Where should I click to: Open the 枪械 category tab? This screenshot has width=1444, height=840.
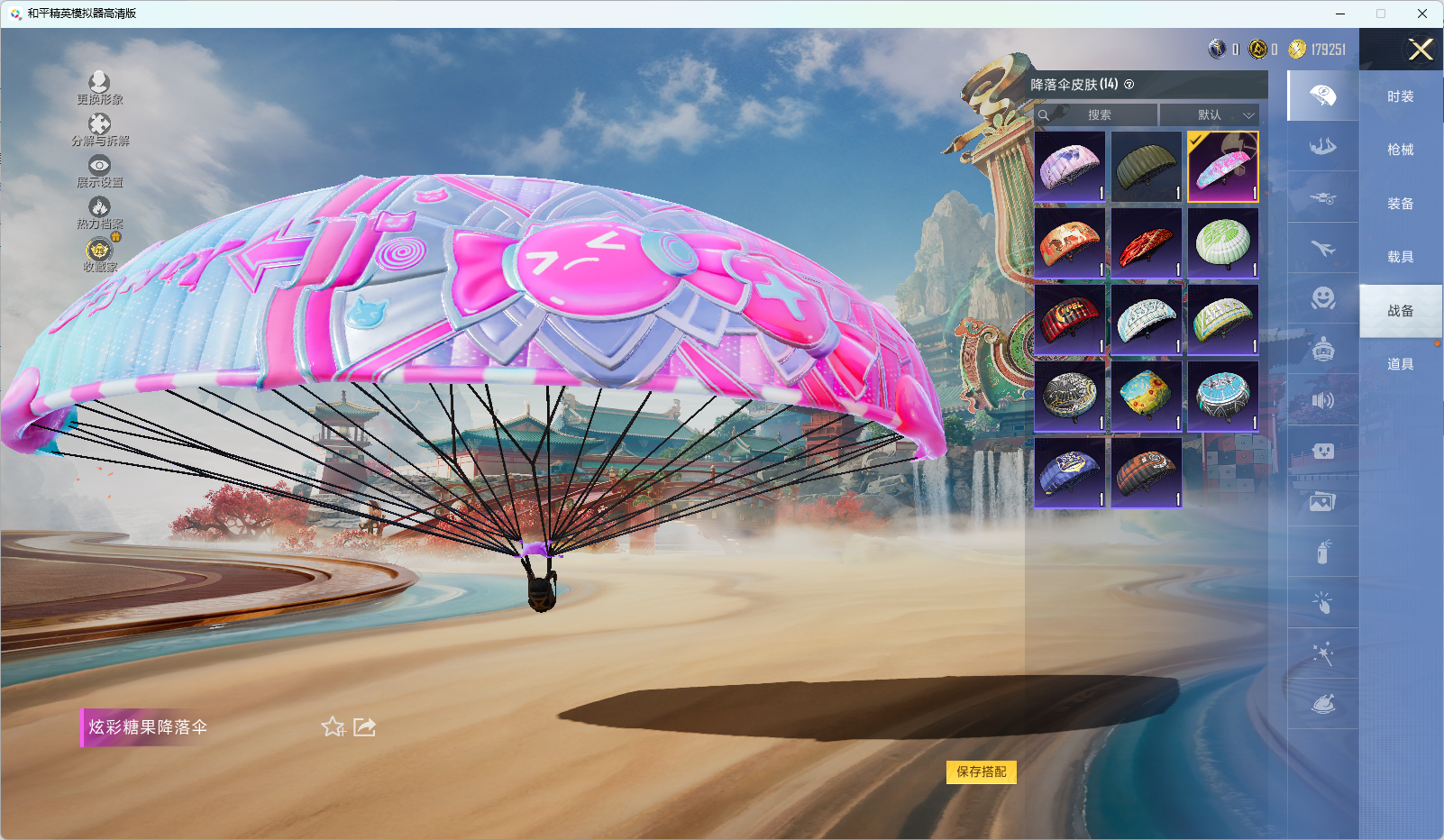1400,150
